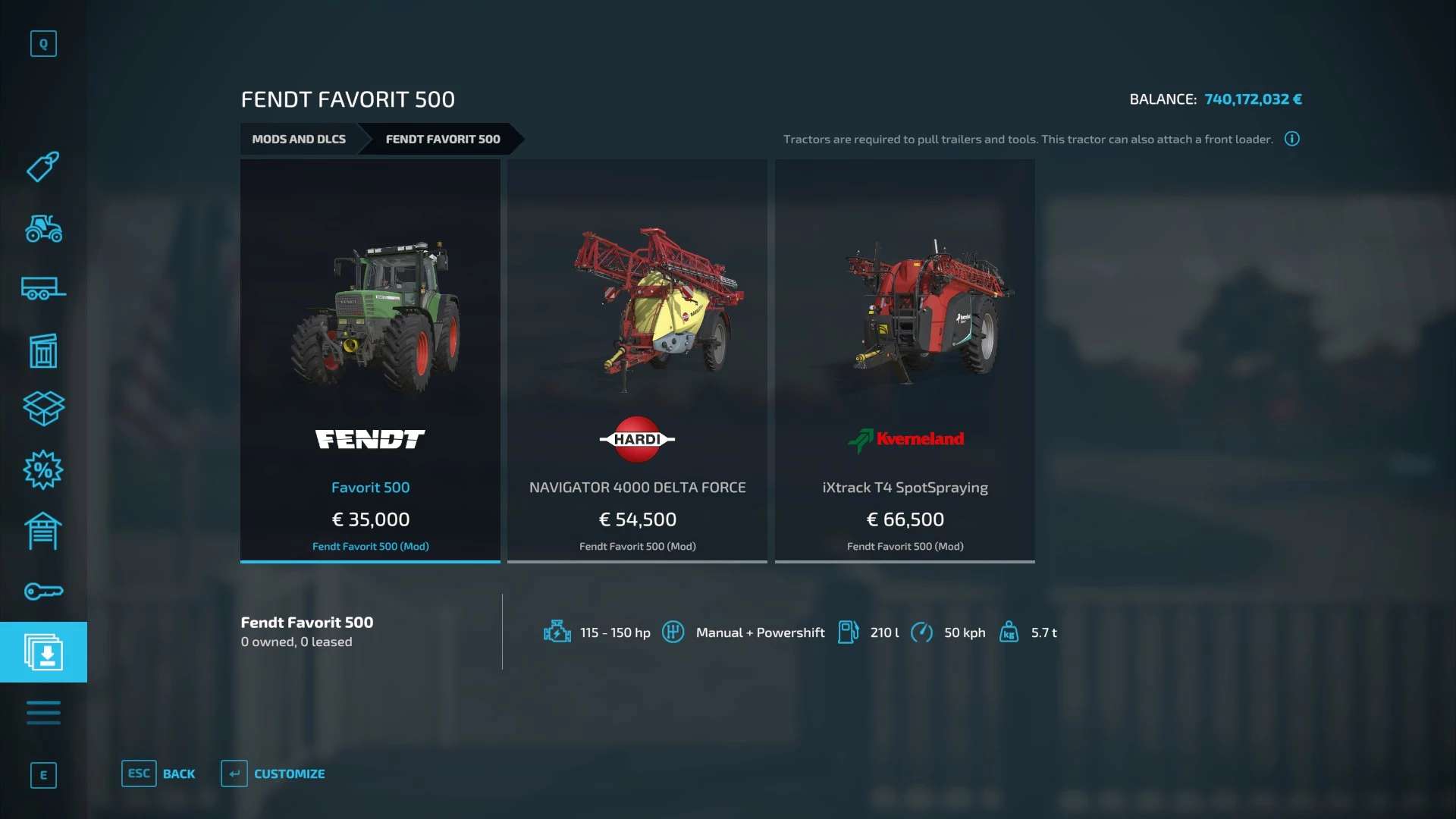Screen dimensions: 1456x819
Task: Open the three-line list category
Action: tap(43, 713)
